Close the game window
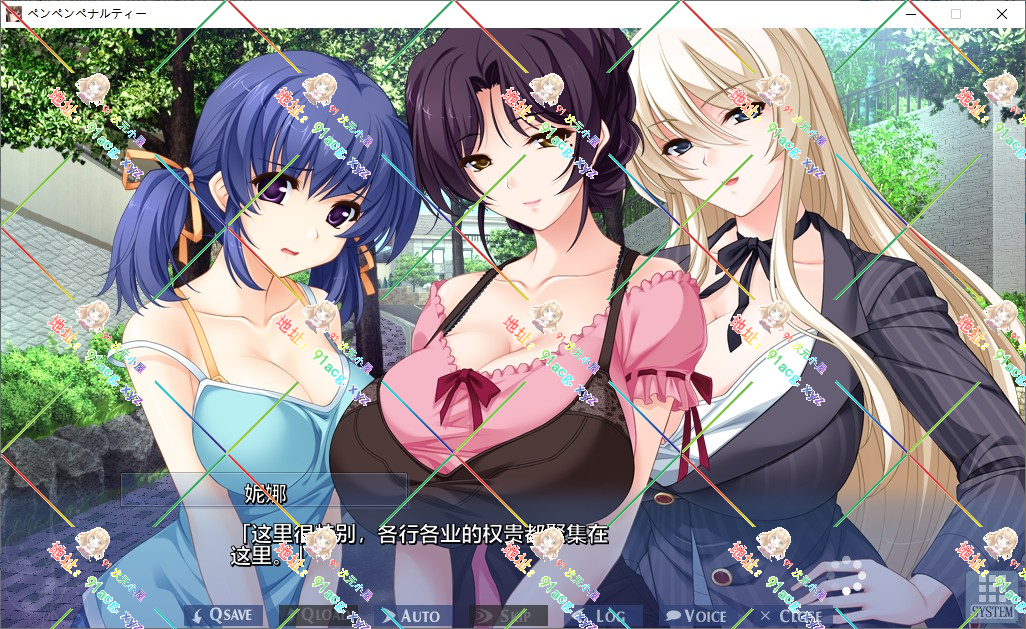This screenshot has height=629, width=1026. [x=1002, y=14]
